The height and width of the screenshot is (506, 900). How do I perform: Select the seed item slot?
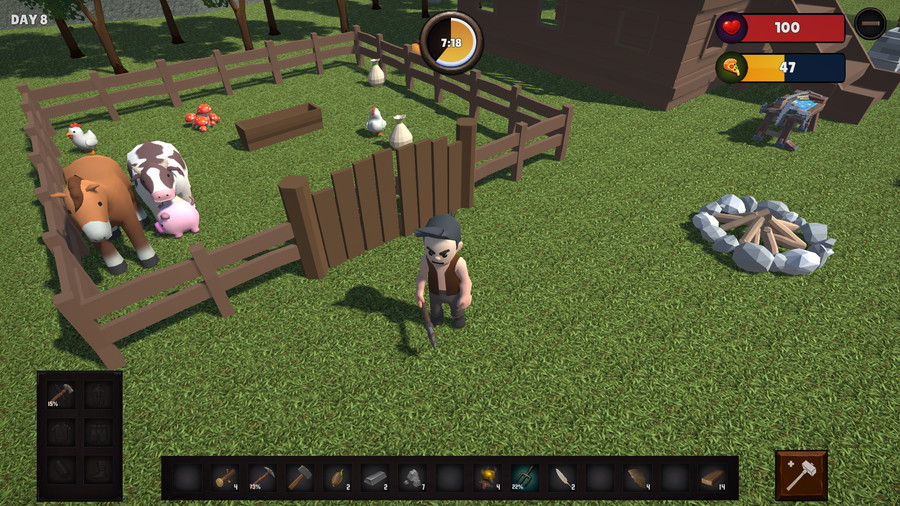click(x=337, y=477)
